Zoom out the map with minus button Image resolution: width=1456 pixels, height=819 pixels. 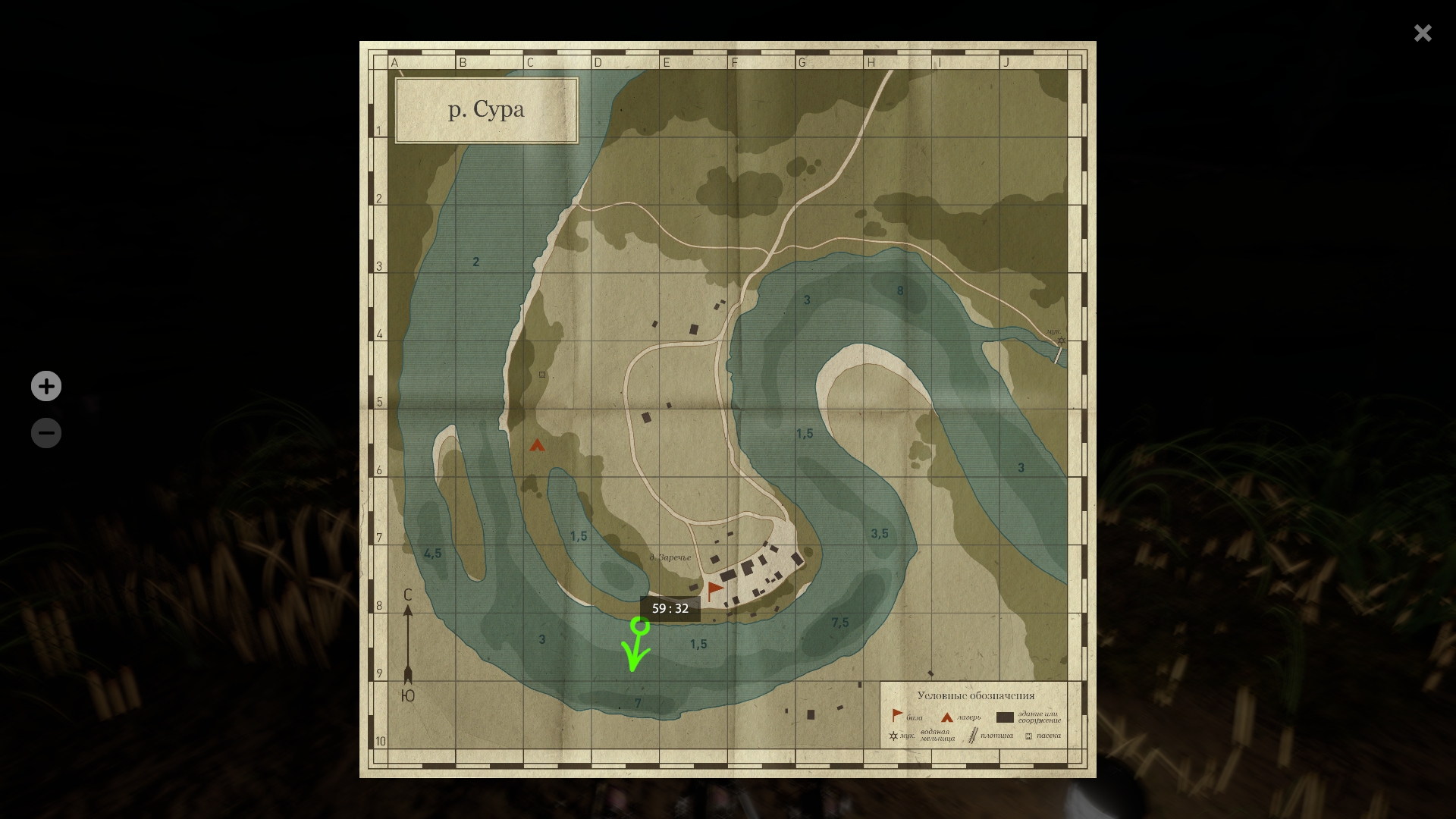(46, 433)
